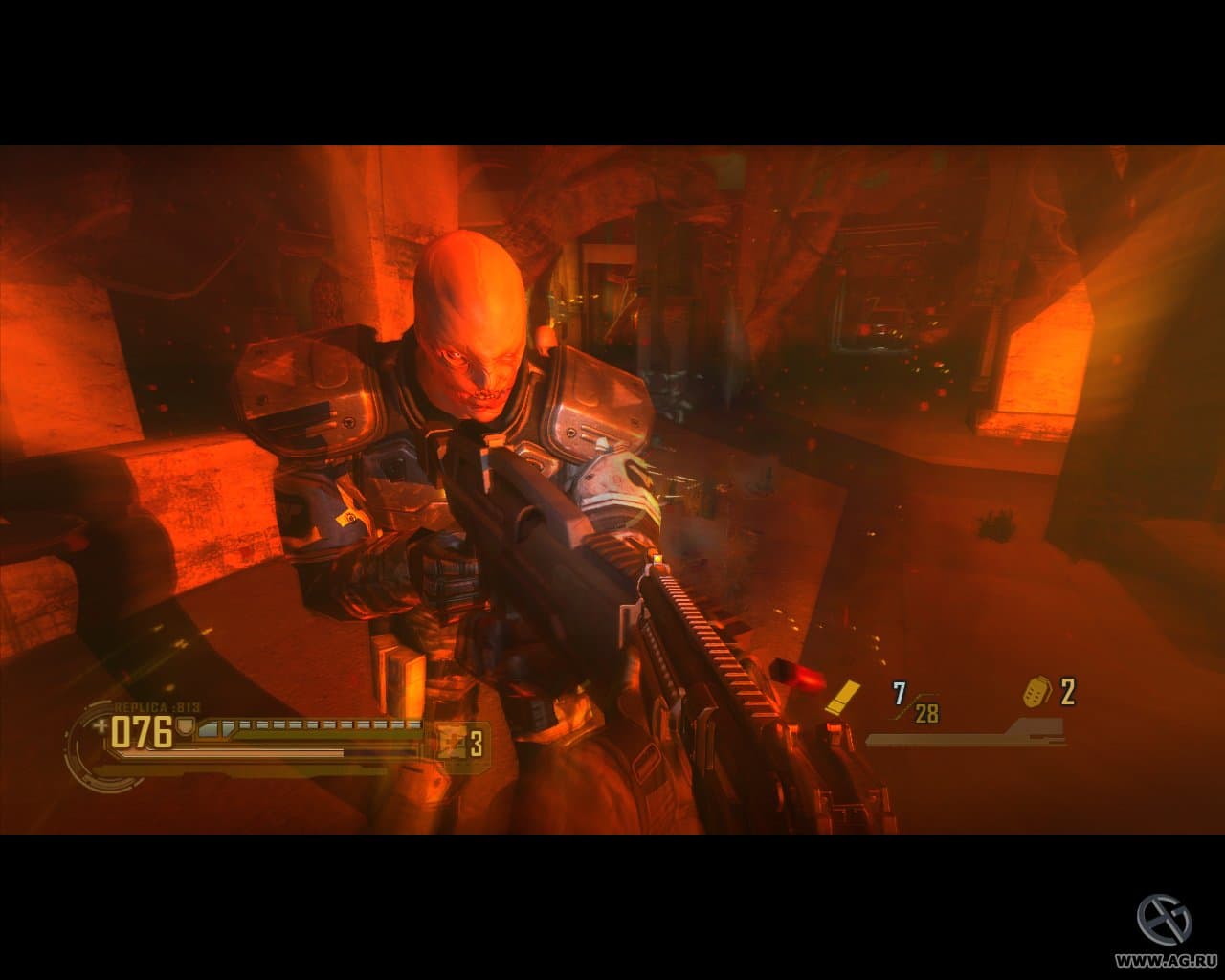Click the circular HUD frame around the health readout
The width and height of the screenshot is (1225, 980).
pyautogui.click(x=79, y=742)
